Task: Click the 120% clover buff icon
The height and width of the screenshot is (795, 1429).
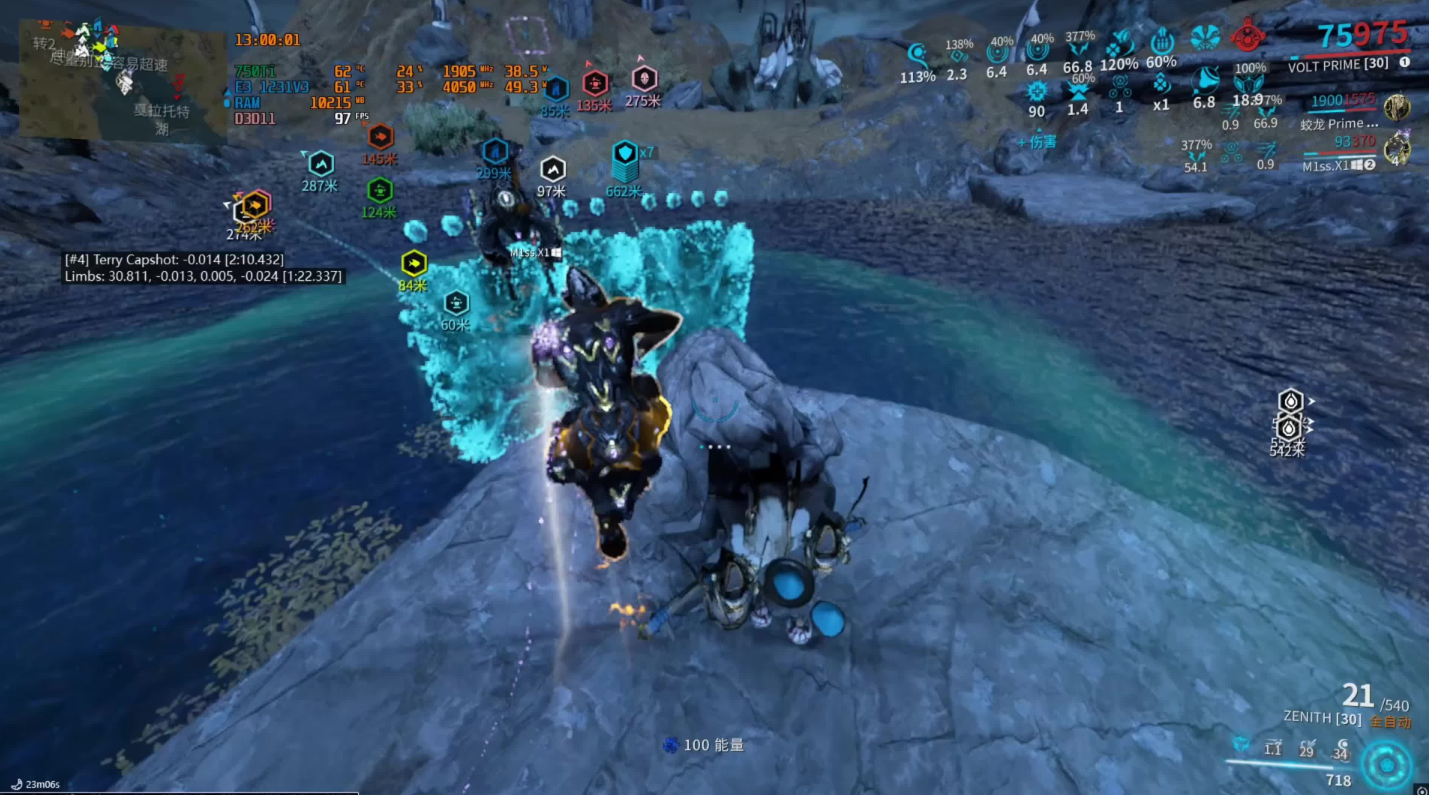Action: [1119, 44]
